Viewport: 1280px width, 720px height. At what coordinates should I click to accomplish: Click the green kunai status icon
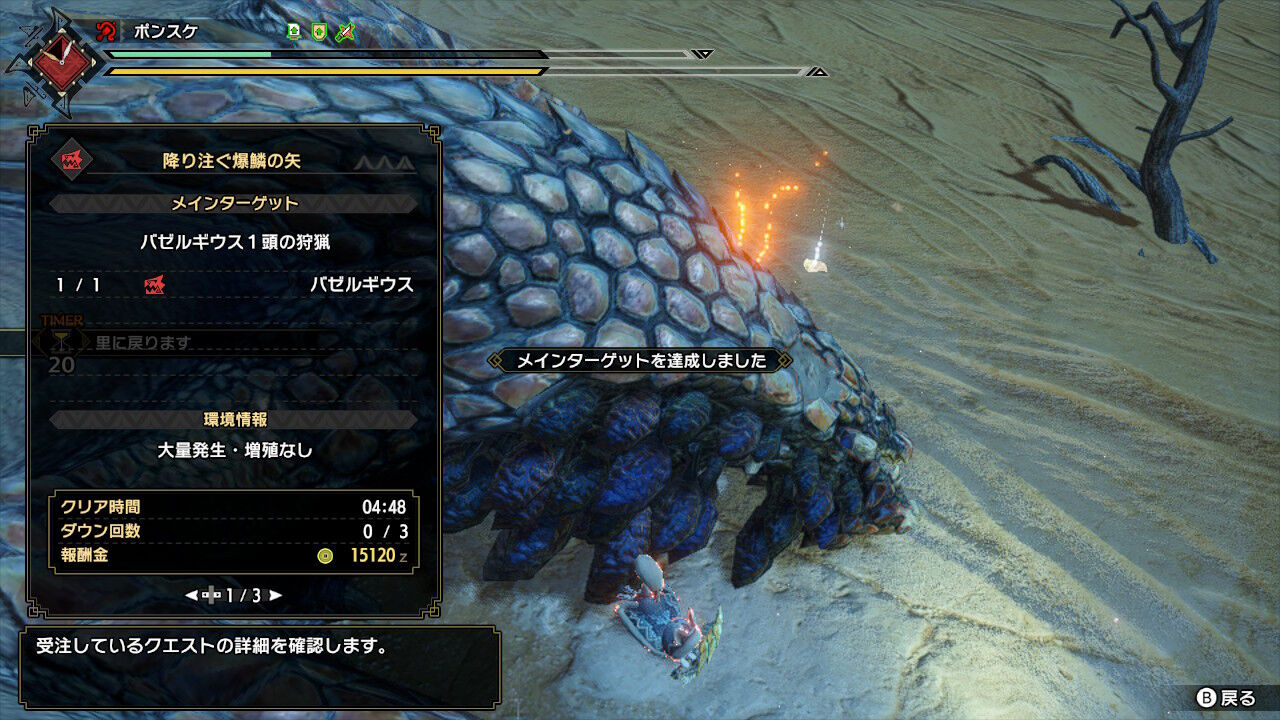point(344,31)
